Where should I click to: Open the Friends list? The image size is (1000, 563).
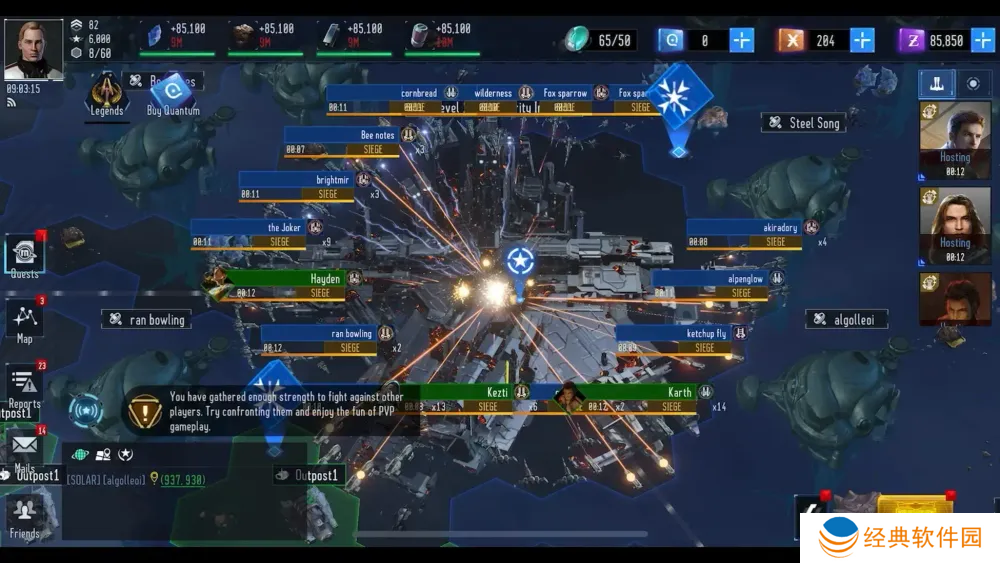tap(25, 516)
